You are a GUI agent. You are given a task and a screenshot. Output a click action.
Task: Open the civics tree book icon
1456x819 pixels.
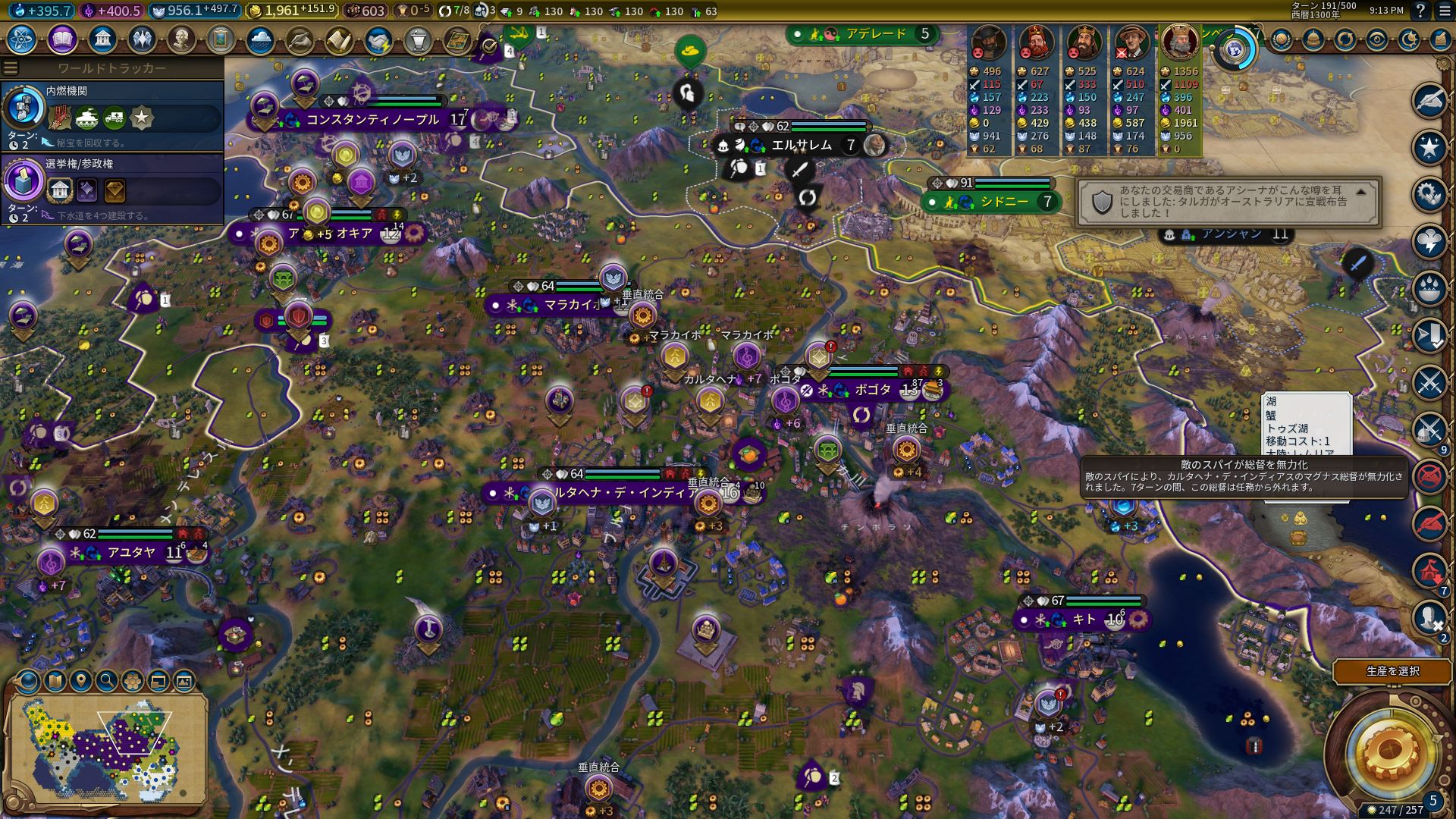tap(62, 39)
